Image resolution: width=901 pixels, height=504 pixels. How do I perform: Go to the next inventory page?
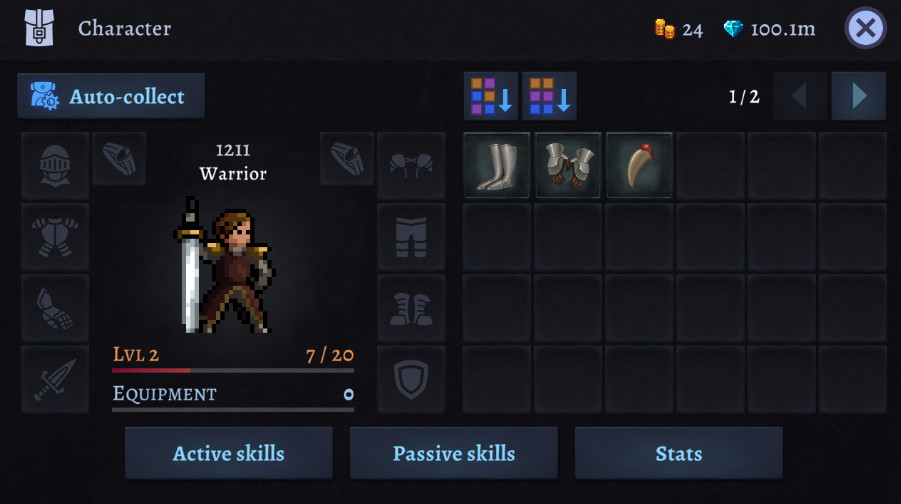(x=858, y=96)
